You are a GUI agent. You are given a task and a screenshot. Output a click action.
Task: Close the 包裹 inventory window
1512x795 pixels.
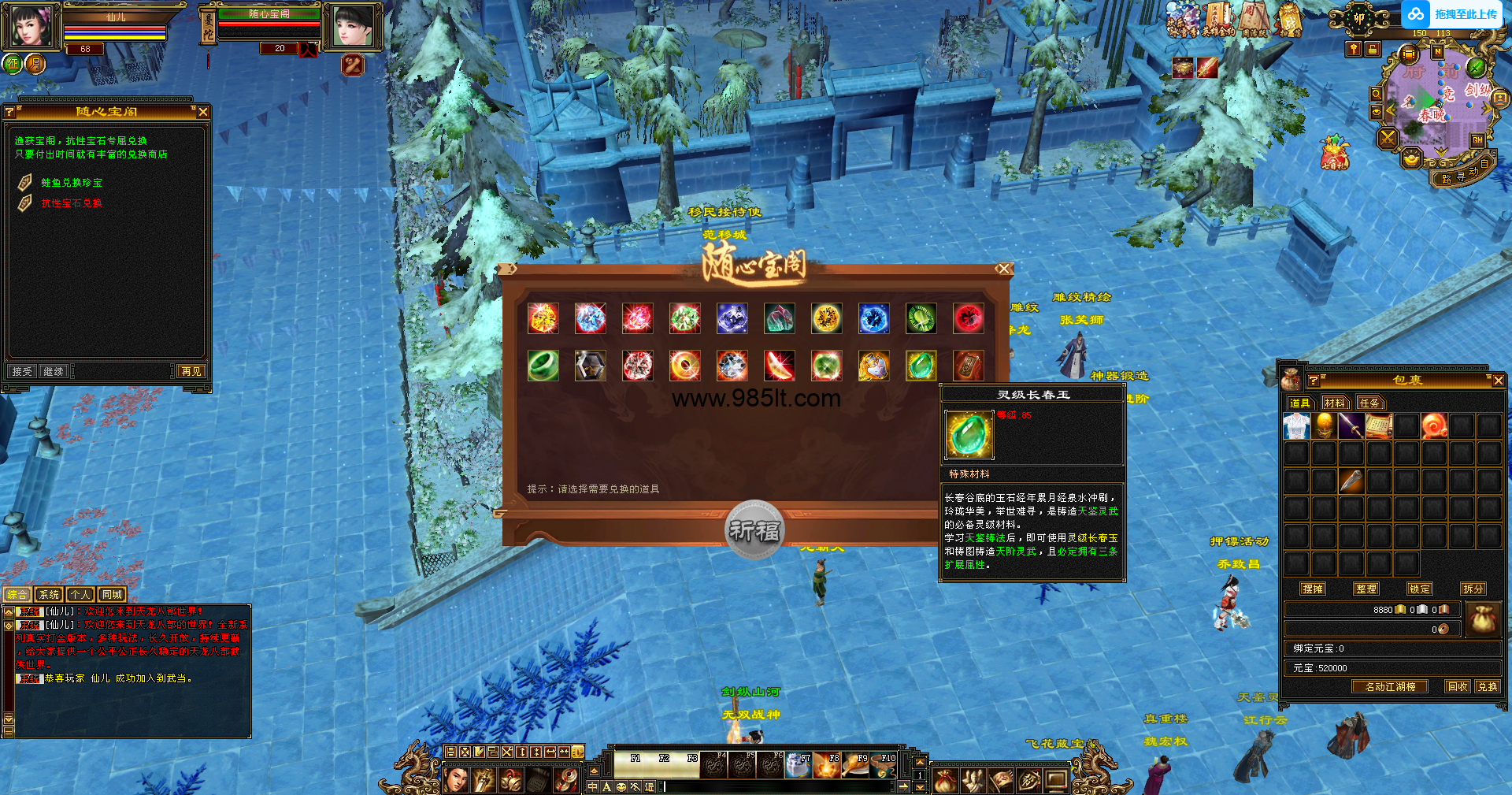tap(1498, 381)
